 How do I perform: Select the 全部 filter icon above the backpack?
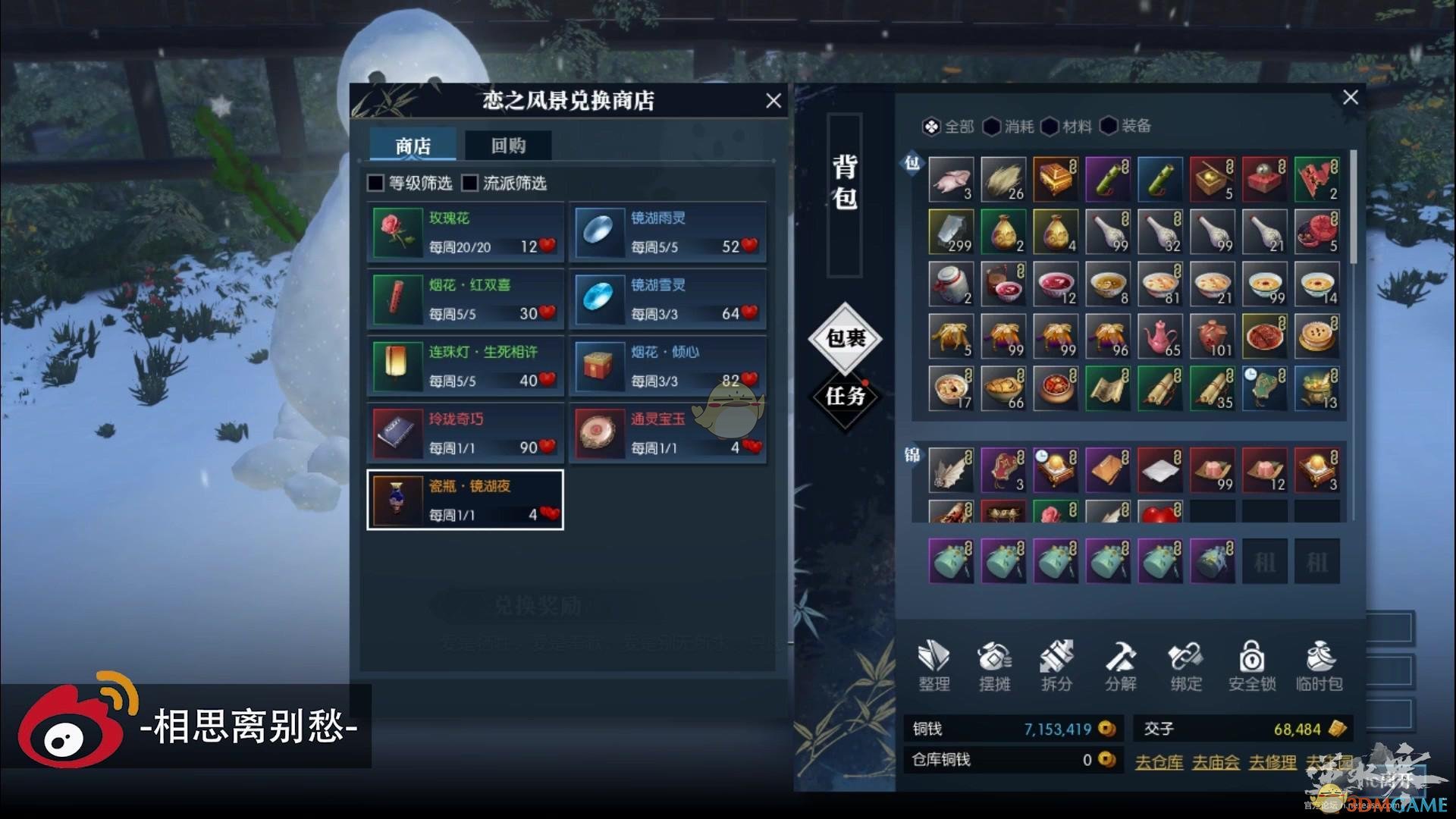pos(946,127)
